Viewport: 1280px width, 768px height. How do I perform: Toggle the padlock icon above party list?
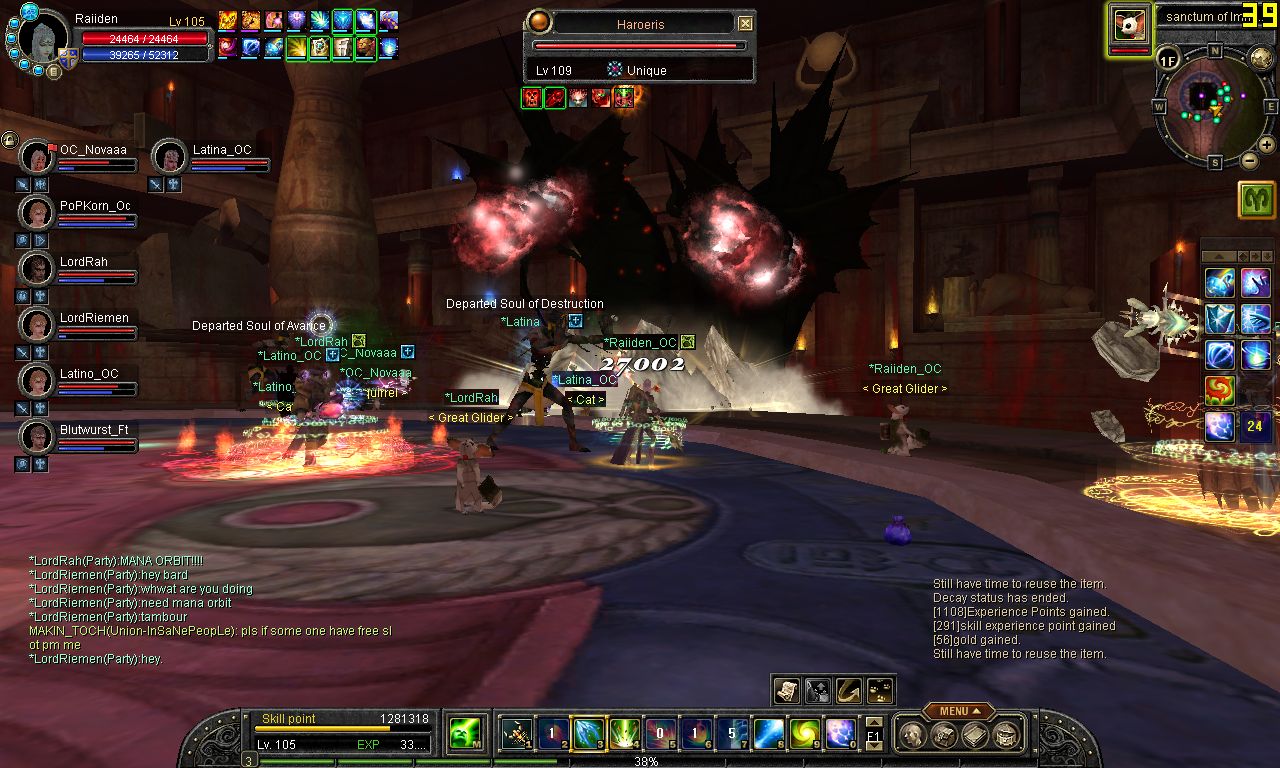[x=9, y=139]
